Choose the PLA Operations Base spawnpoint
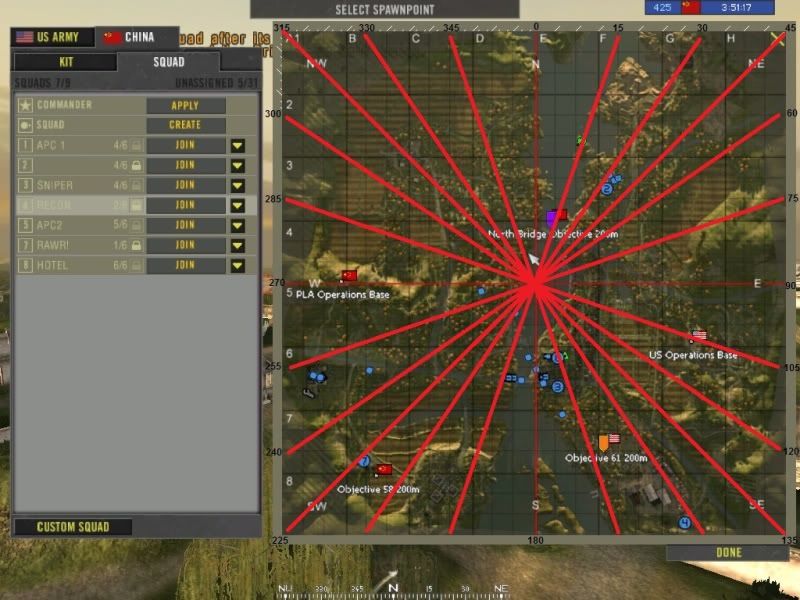 (x=349, y=275)
